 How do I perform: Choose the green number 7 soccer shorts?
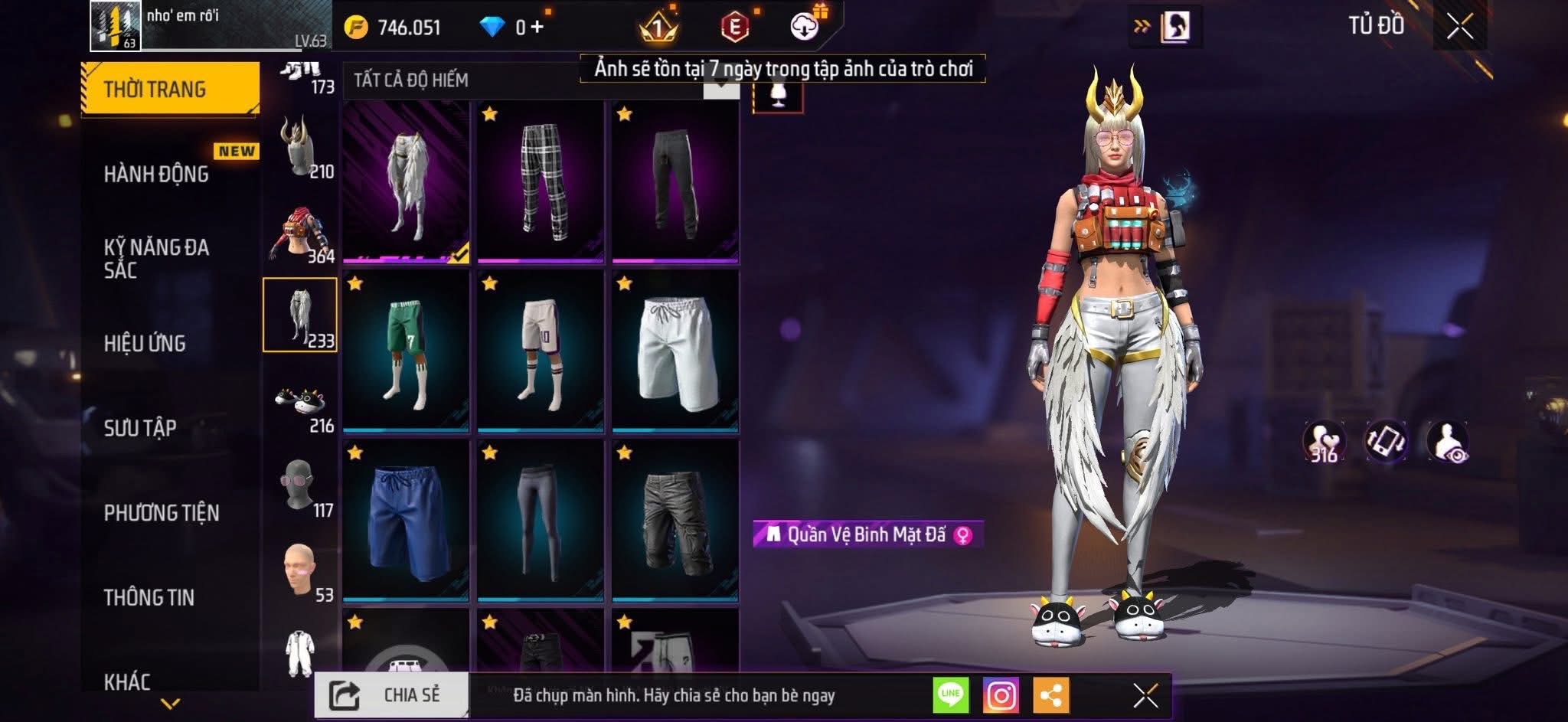[x=406, y=351]
